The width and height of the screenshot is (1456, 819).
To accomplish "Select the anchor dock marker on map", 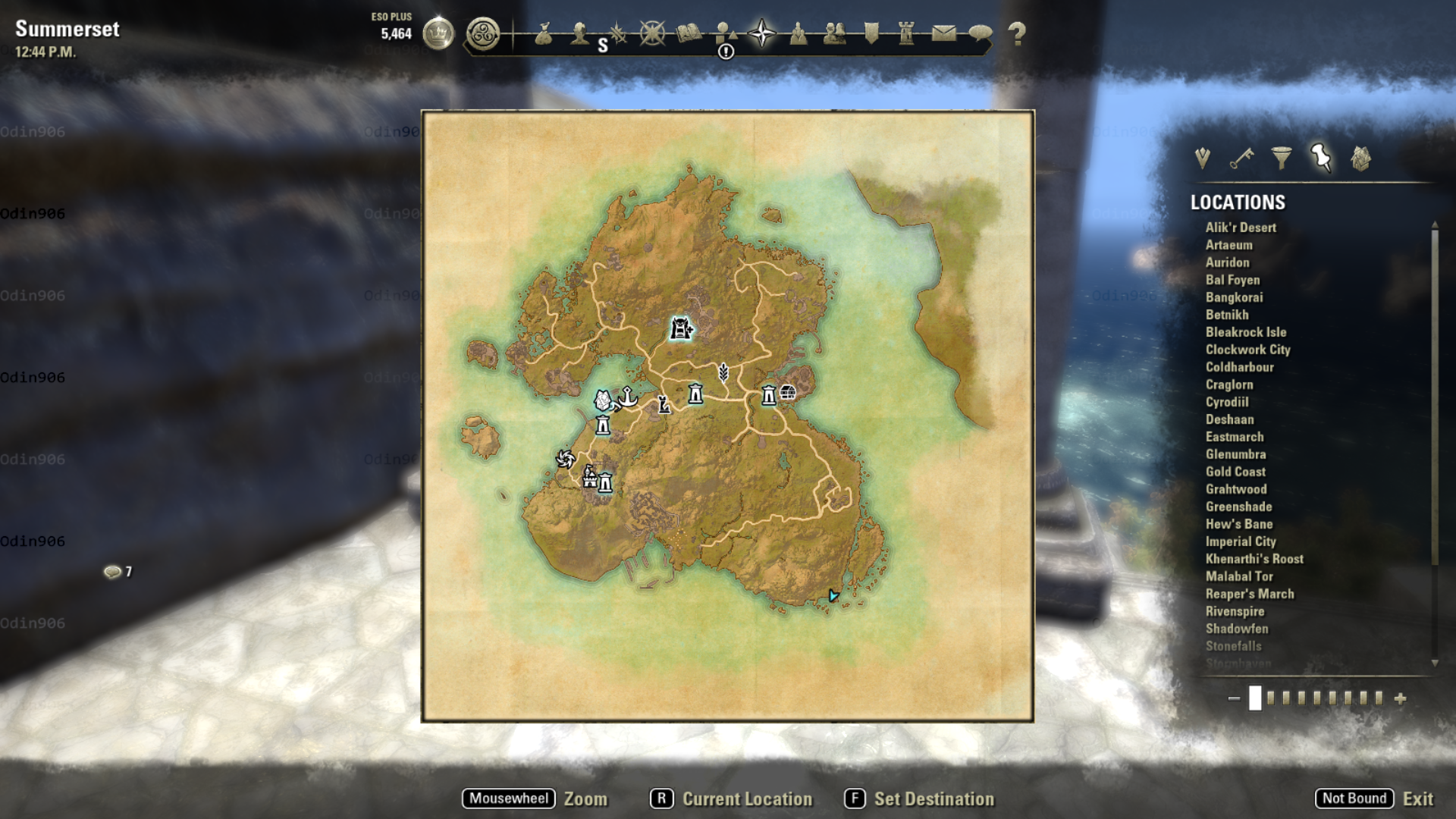I will tap(628, 396).
